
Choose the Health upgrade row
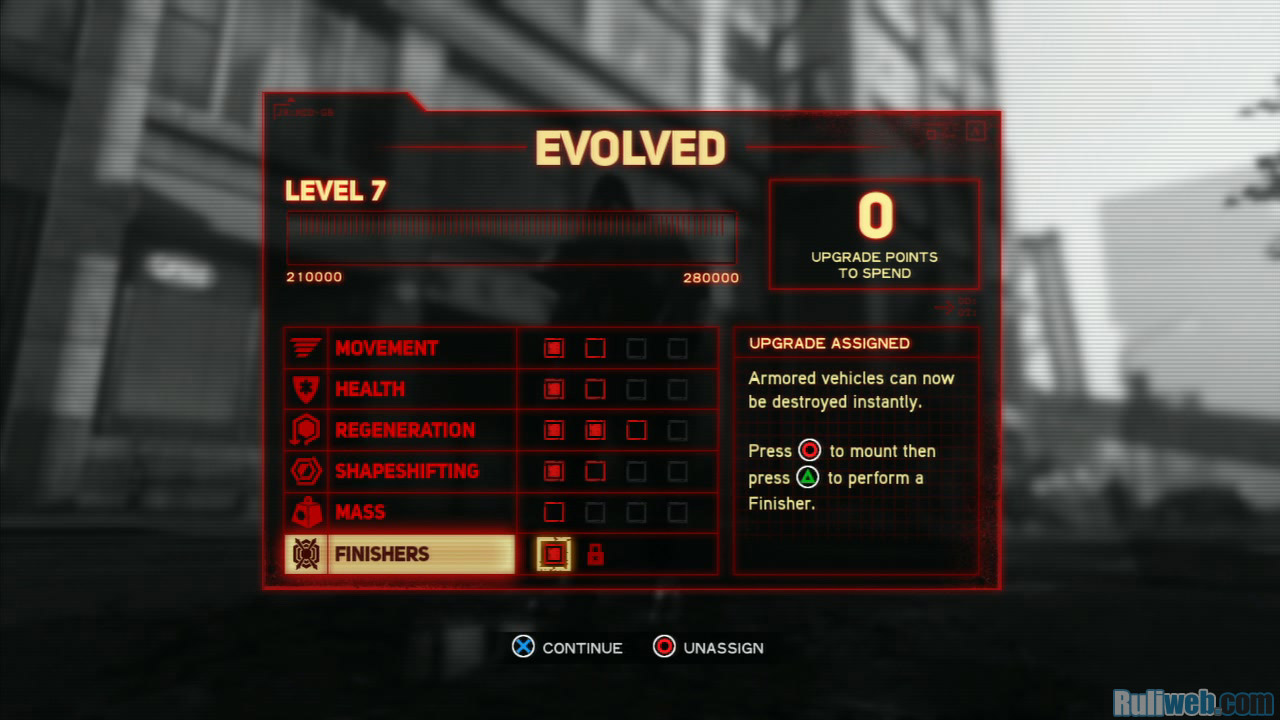[369, 389]
